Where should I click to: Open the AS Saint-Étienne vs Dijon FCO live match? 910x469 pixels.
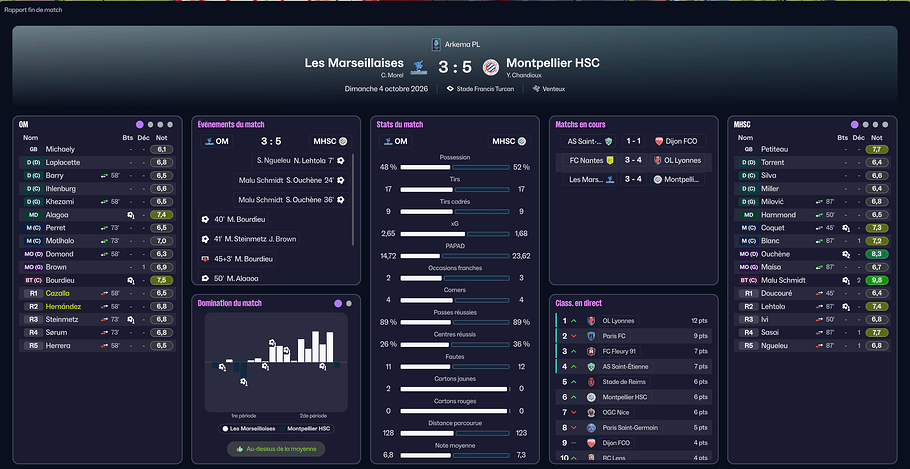(x=633, y=141)
